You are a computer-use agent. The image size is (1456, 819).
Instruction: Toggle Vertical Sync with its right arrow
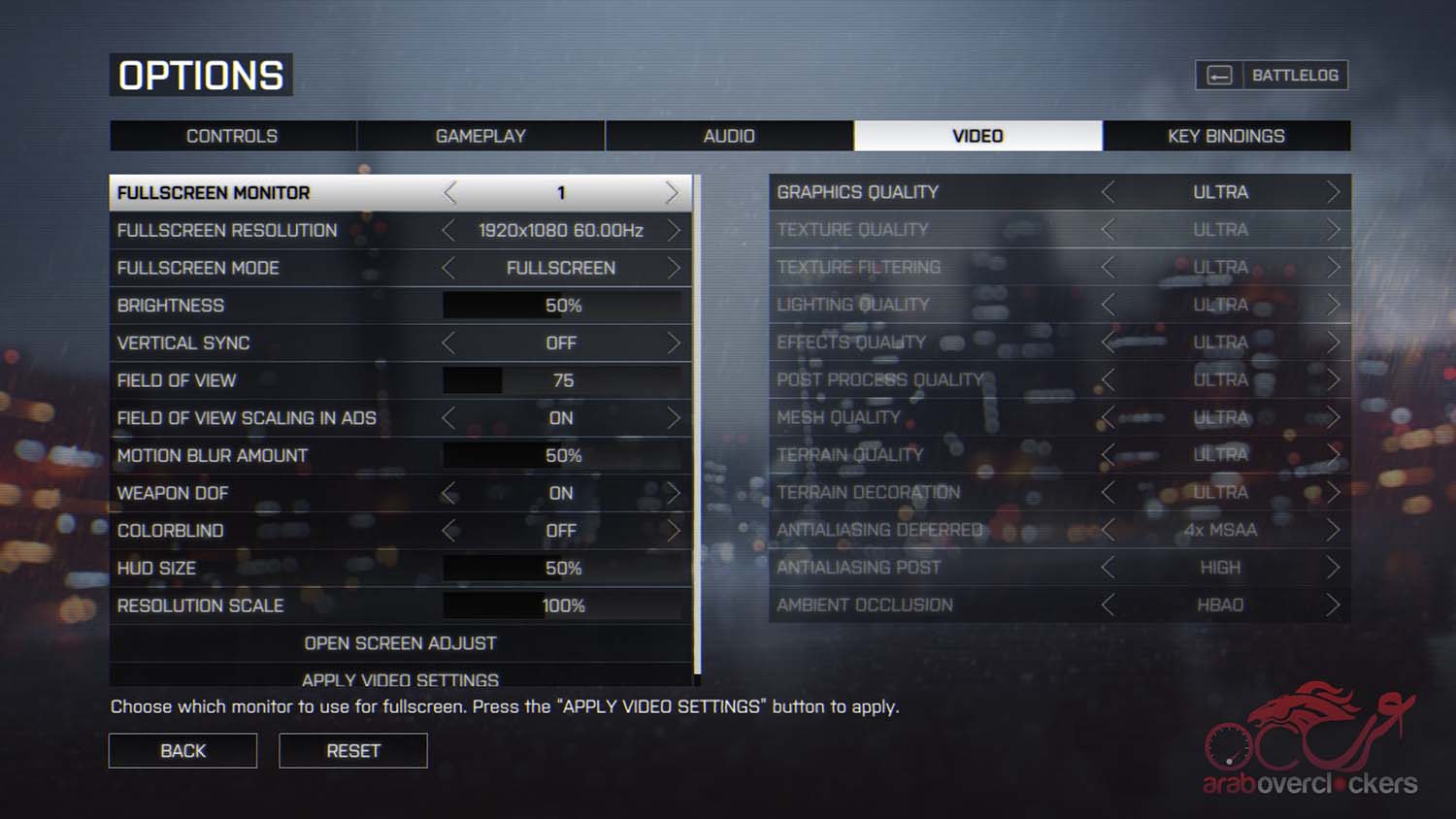click(x=673, y=344)
